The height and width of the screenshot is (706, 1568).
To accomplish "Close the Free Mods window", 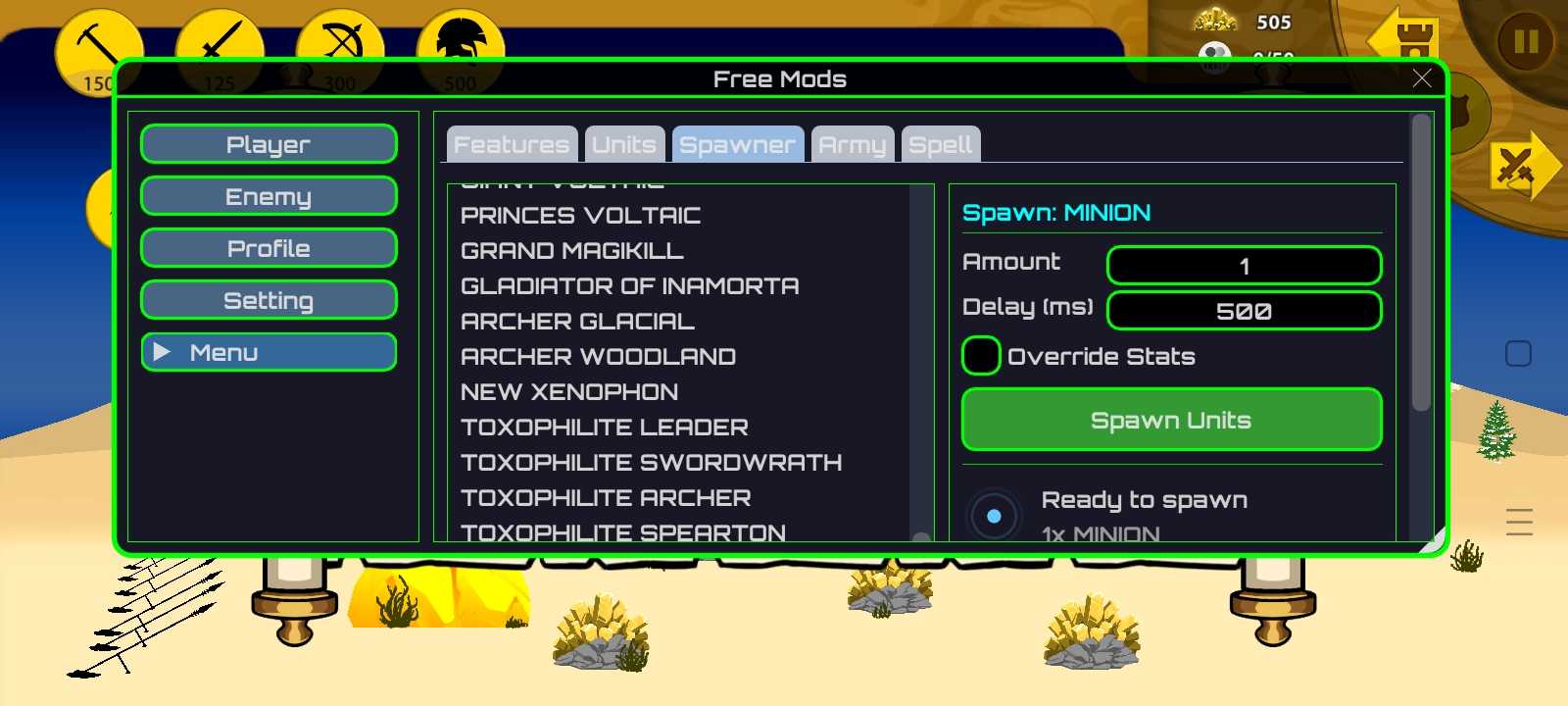I will (x=1422, y=79).
